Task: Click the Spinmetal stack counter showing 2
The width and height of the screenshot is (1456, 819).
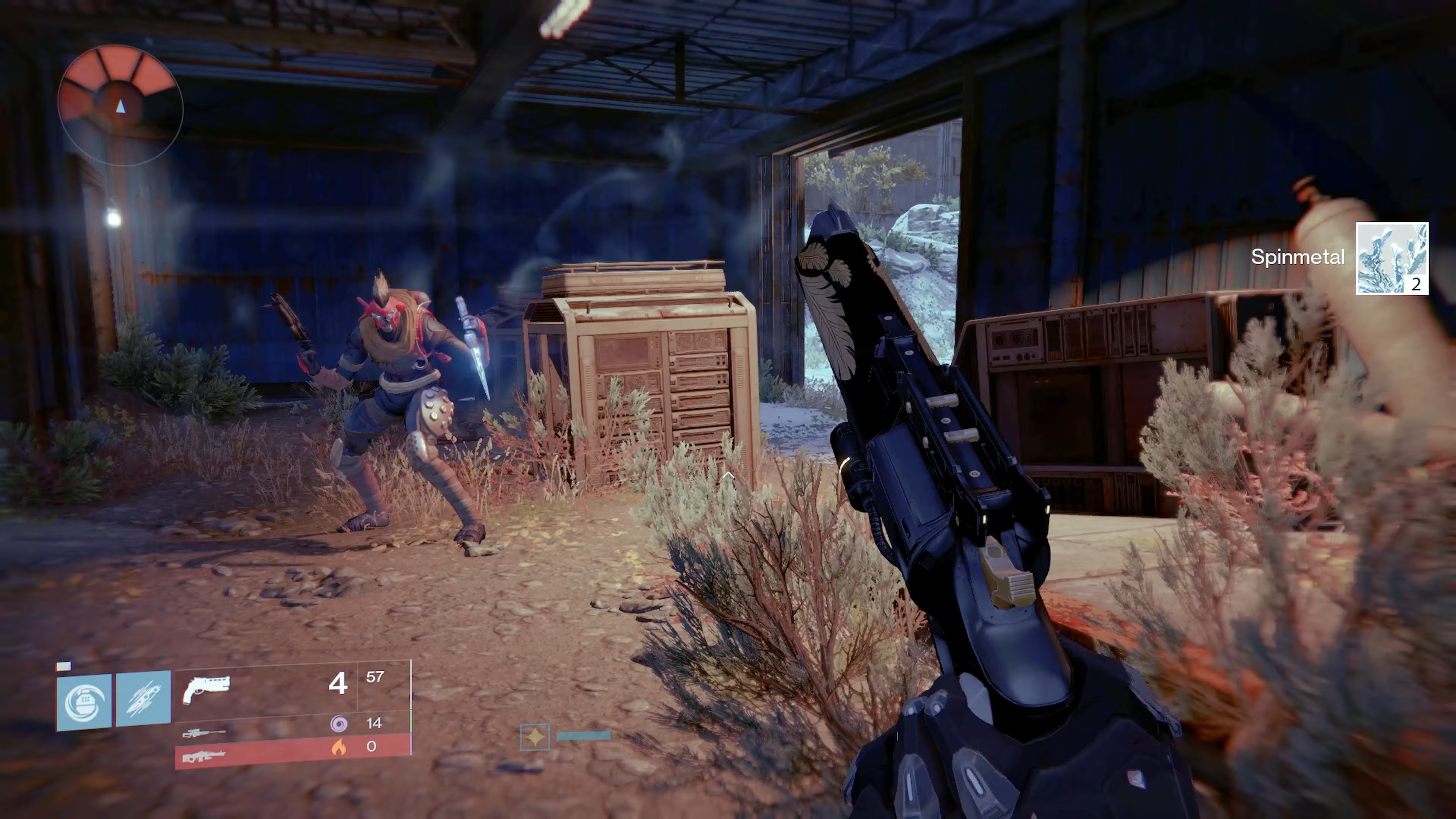Action: coord(1416,286)
